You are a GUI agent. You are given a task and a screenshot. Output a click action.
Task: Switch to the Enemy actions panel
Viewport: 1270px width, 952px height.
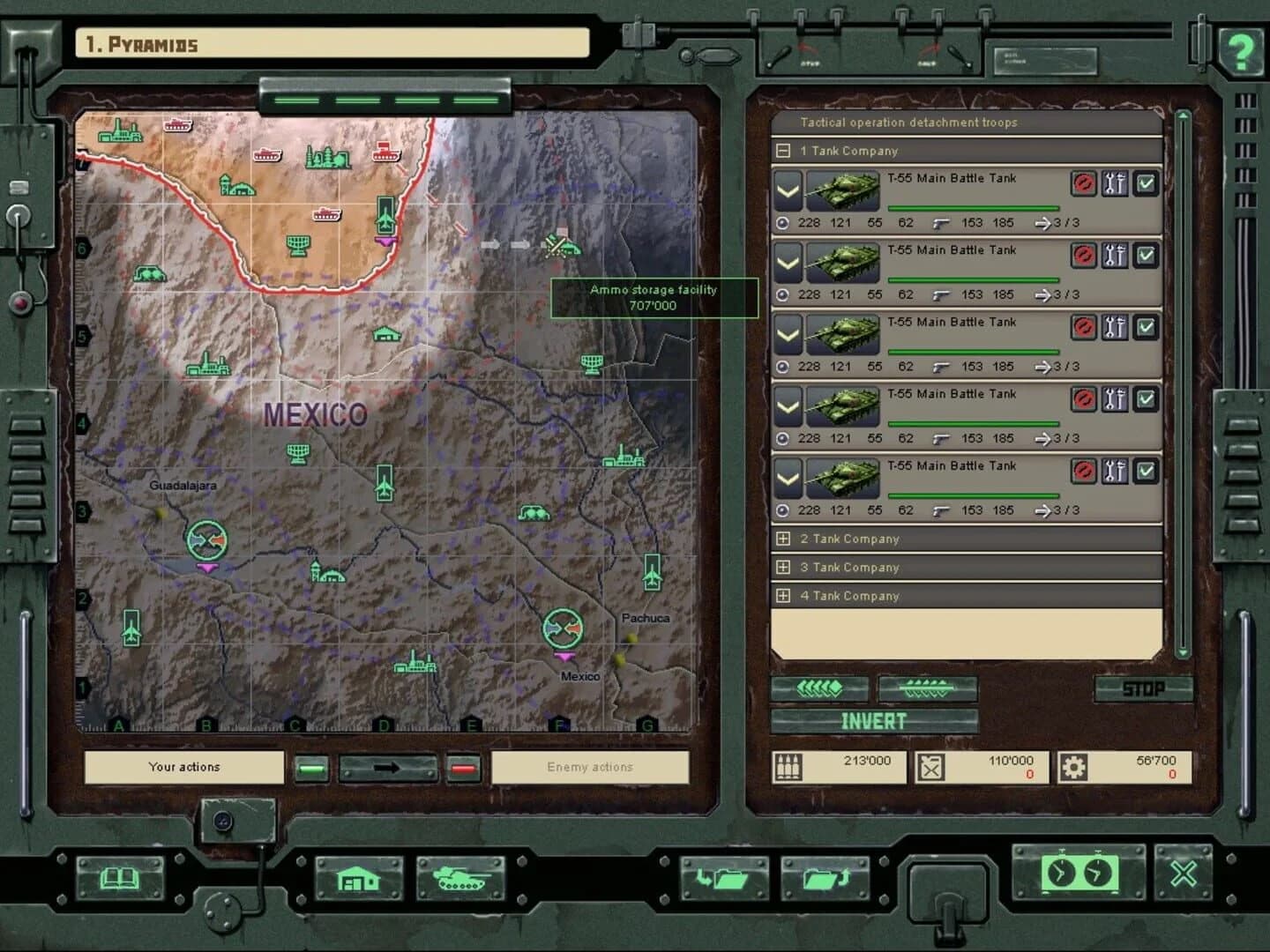tap(592, 767)
